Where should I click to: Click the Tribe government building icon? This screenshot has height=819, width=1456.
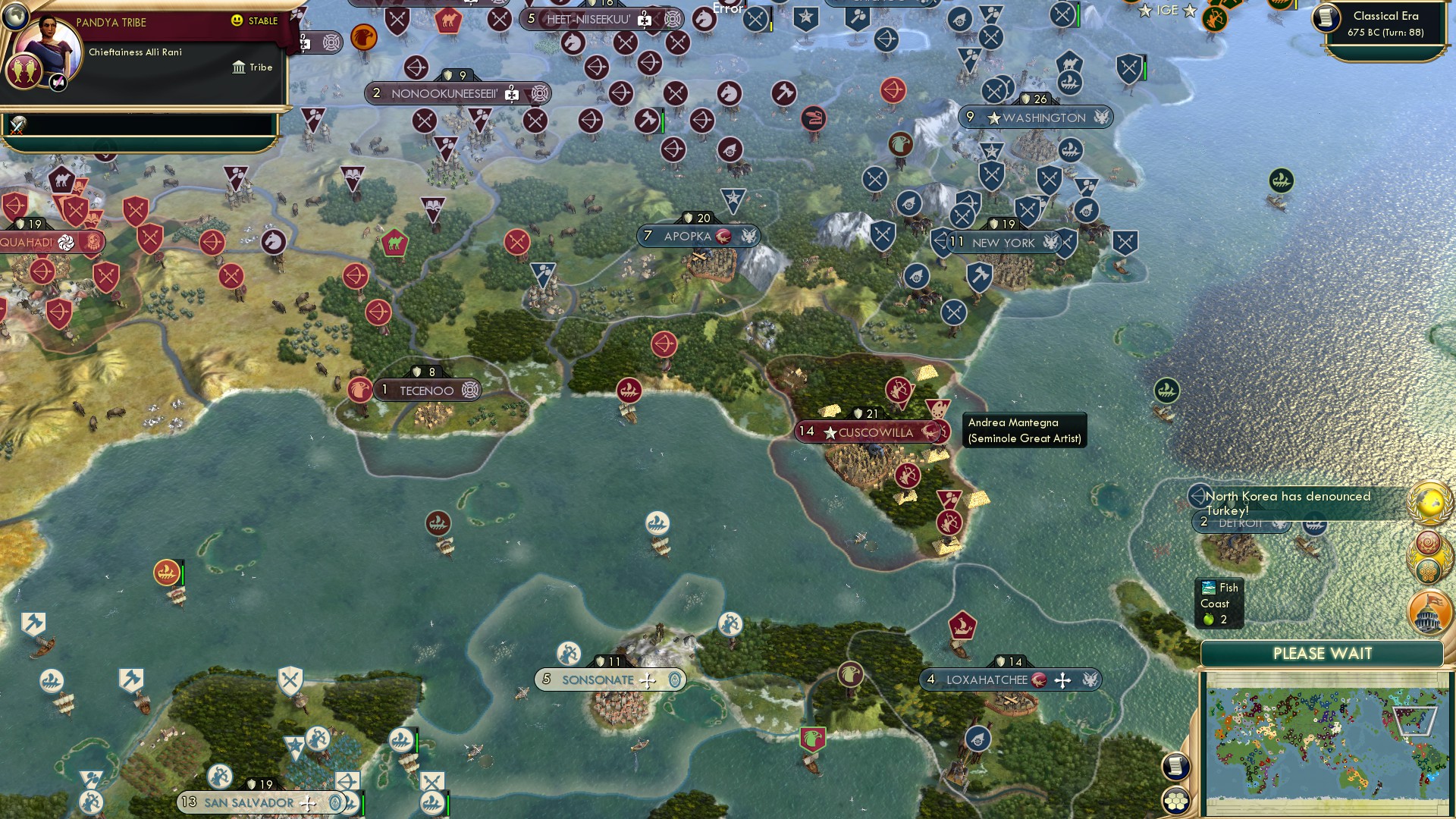click(240, 67)
